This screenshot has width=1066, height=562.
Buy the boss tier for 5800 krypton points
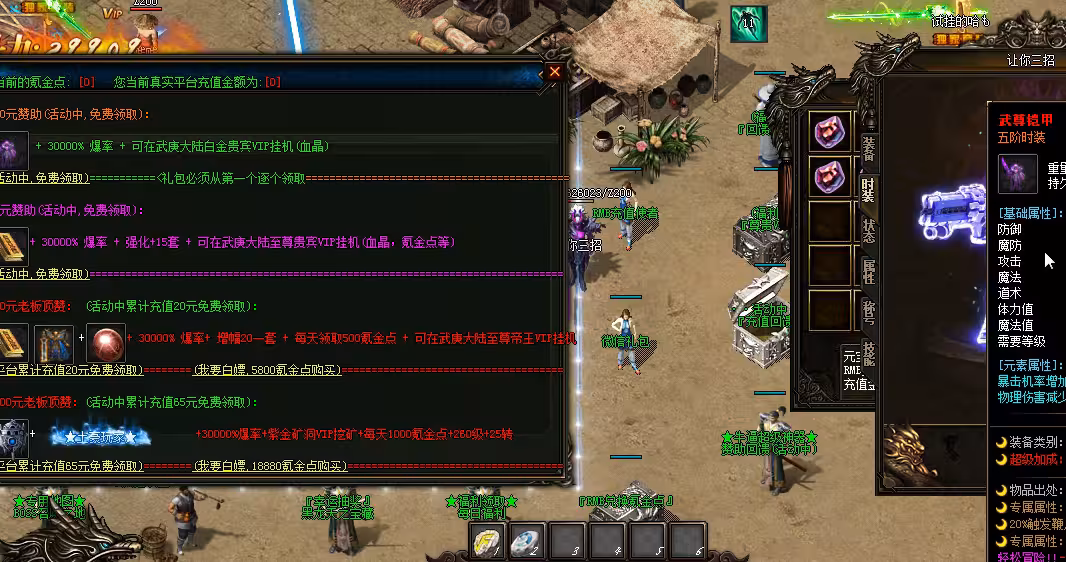(x=268, y=370)
